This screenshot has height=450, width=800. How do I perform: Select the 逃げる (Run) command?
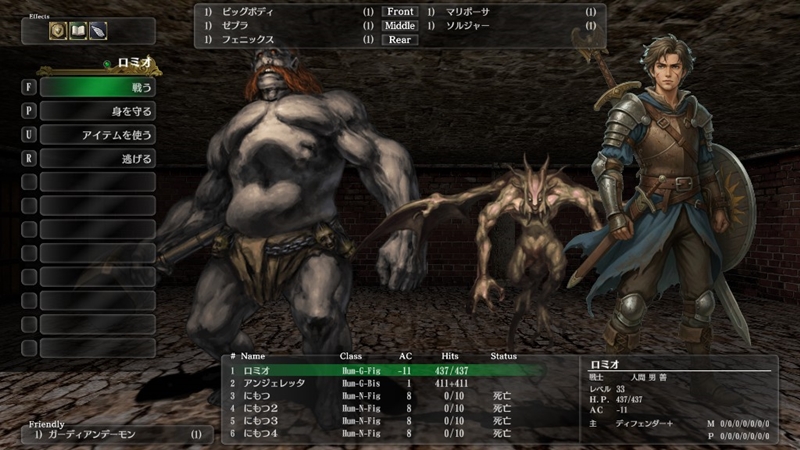pos(97,159)
